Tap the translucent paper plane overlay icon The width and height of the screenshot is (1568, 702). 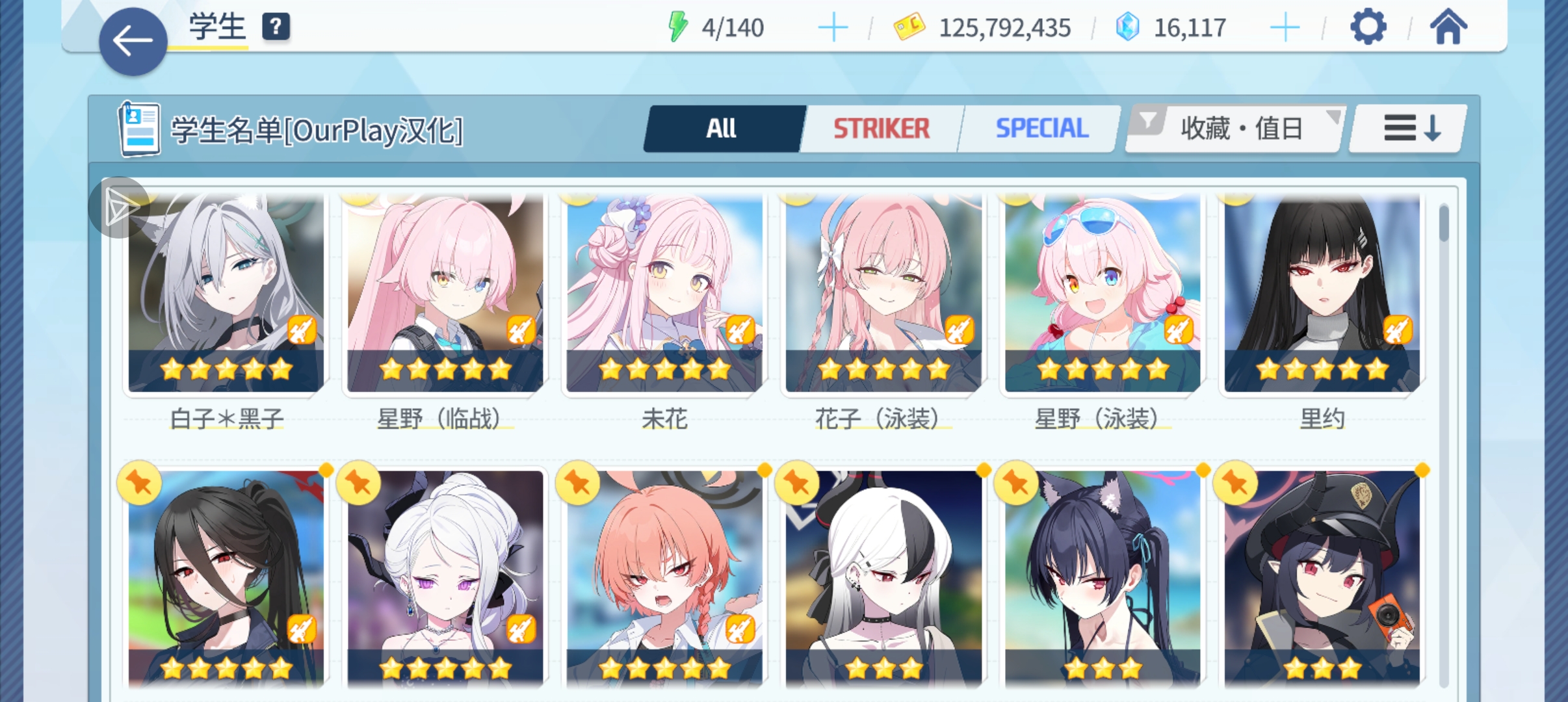tap(119, 207)
